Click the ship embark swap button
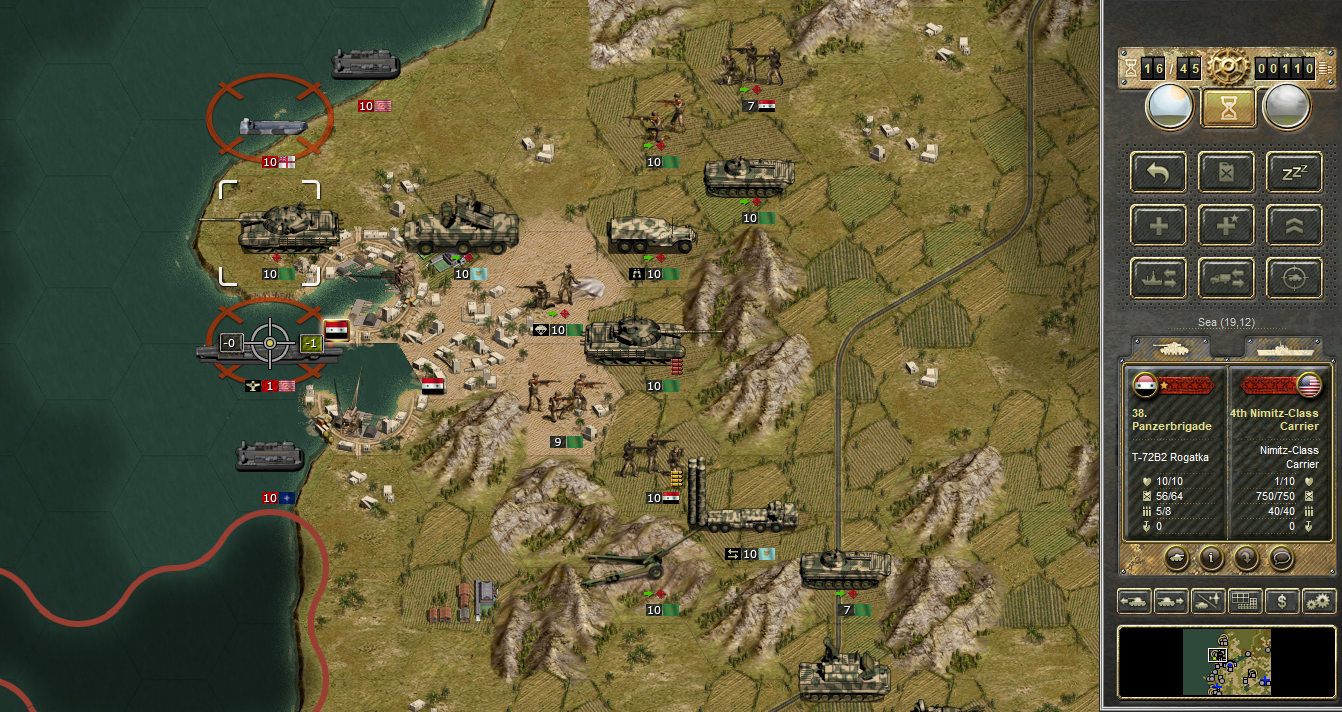 (1159, 278)
